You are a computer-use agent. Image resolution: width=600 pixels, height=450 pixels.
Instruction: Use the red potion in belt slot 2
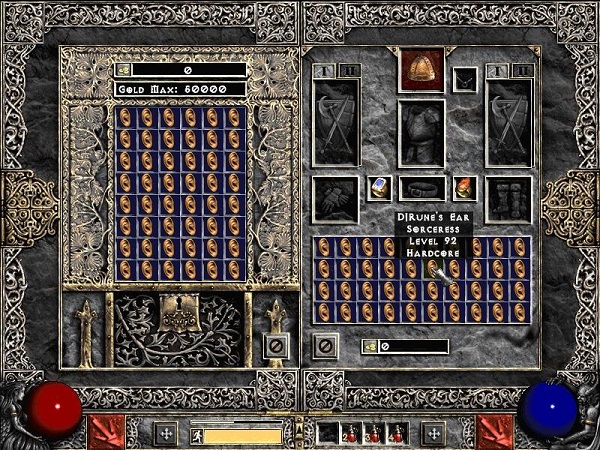pos(351,434)
